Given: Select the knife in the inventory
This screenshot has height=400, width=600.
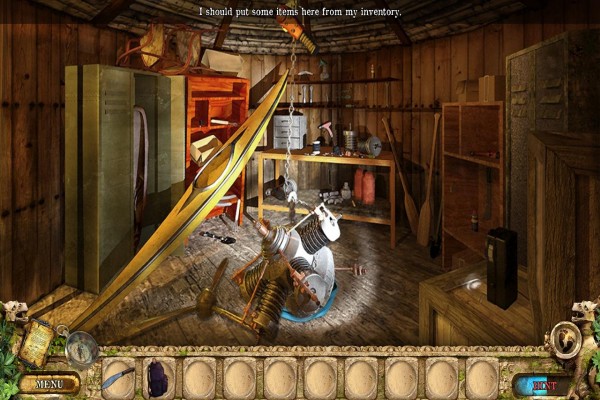Looking at the screenshot, I should coord(118,378).
